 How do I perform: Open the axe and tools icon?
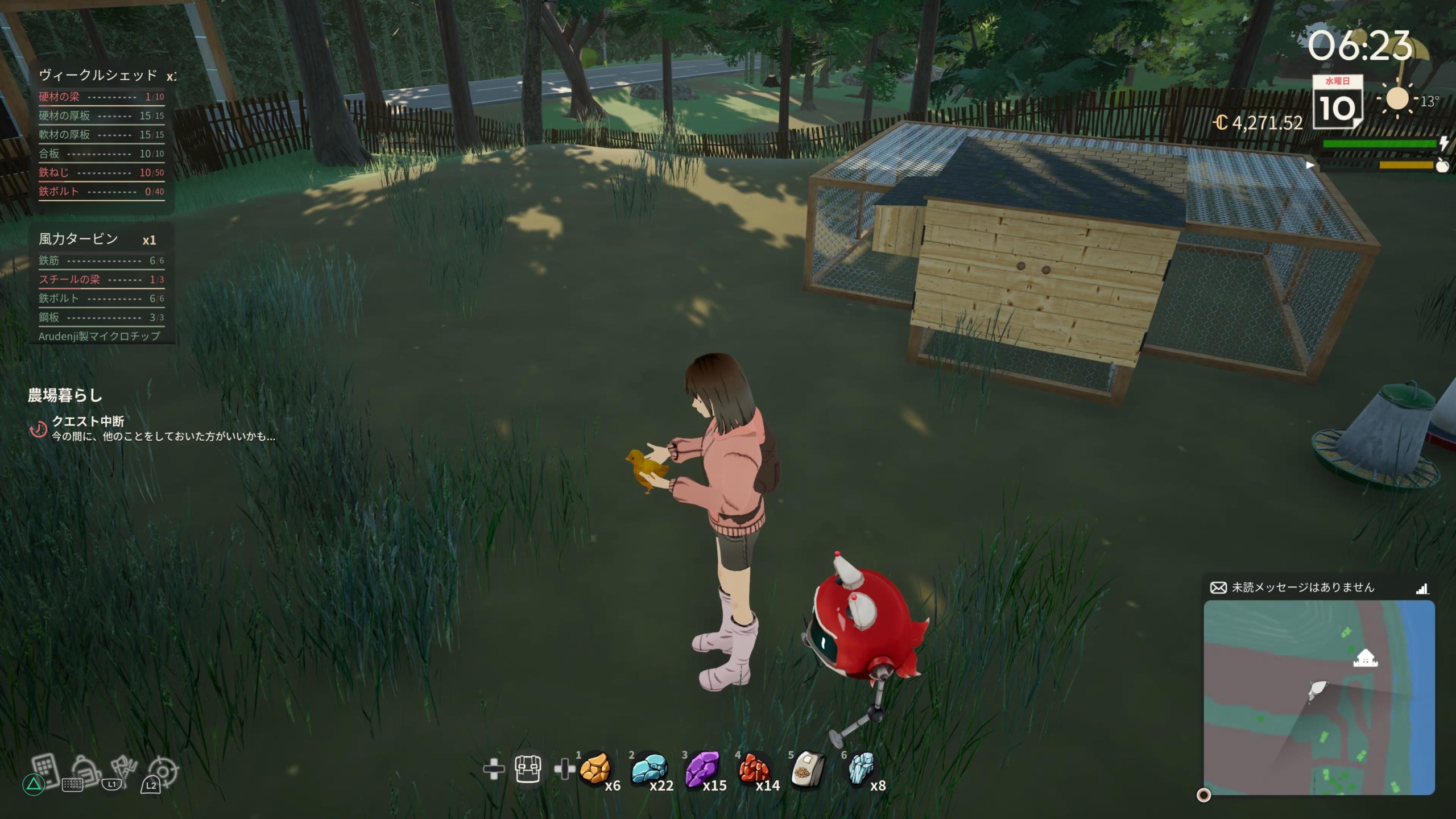point(124,770)
